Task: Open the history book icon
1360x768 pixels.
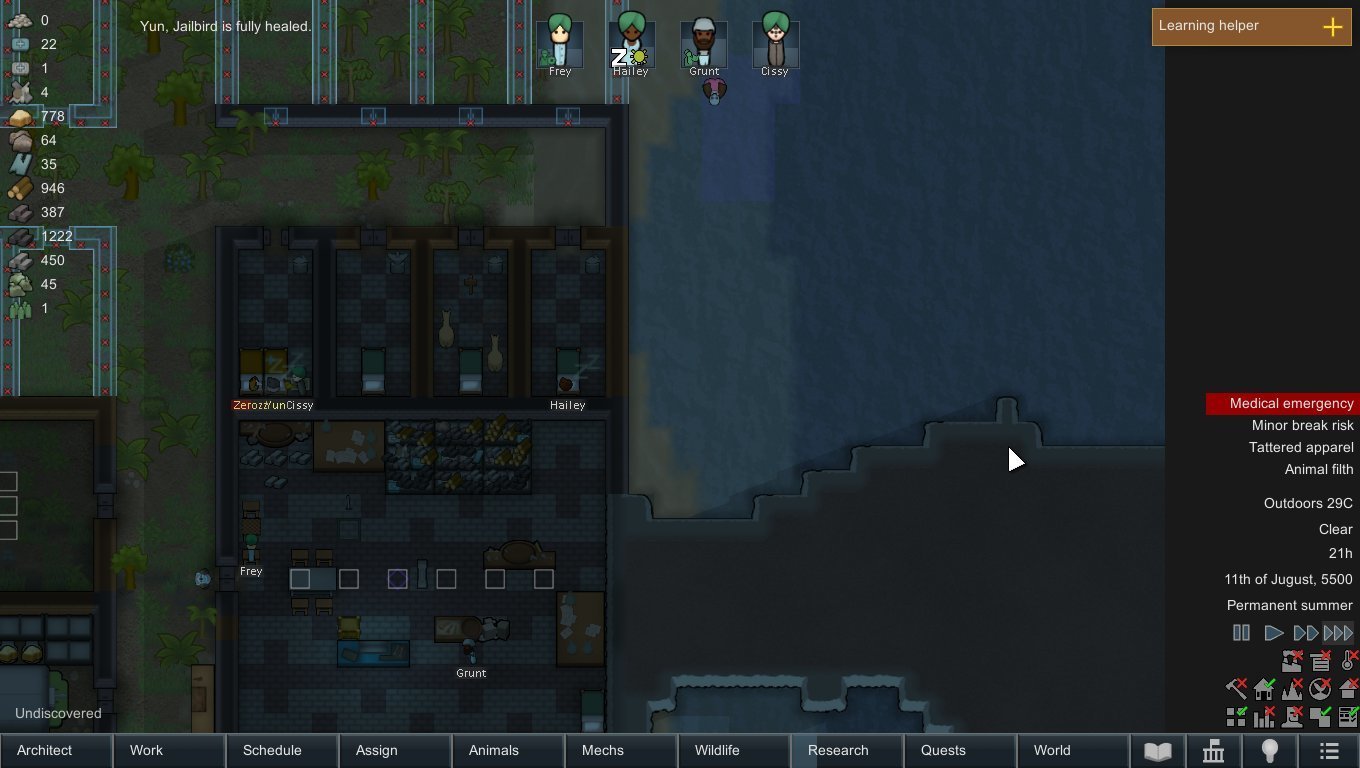Action: point(1157,751)
